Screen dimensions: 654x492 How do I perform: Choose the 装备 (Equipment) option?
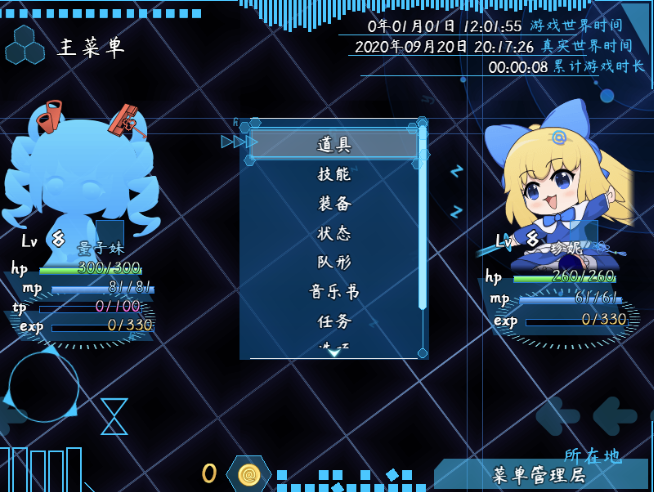(x=334, y=203)
